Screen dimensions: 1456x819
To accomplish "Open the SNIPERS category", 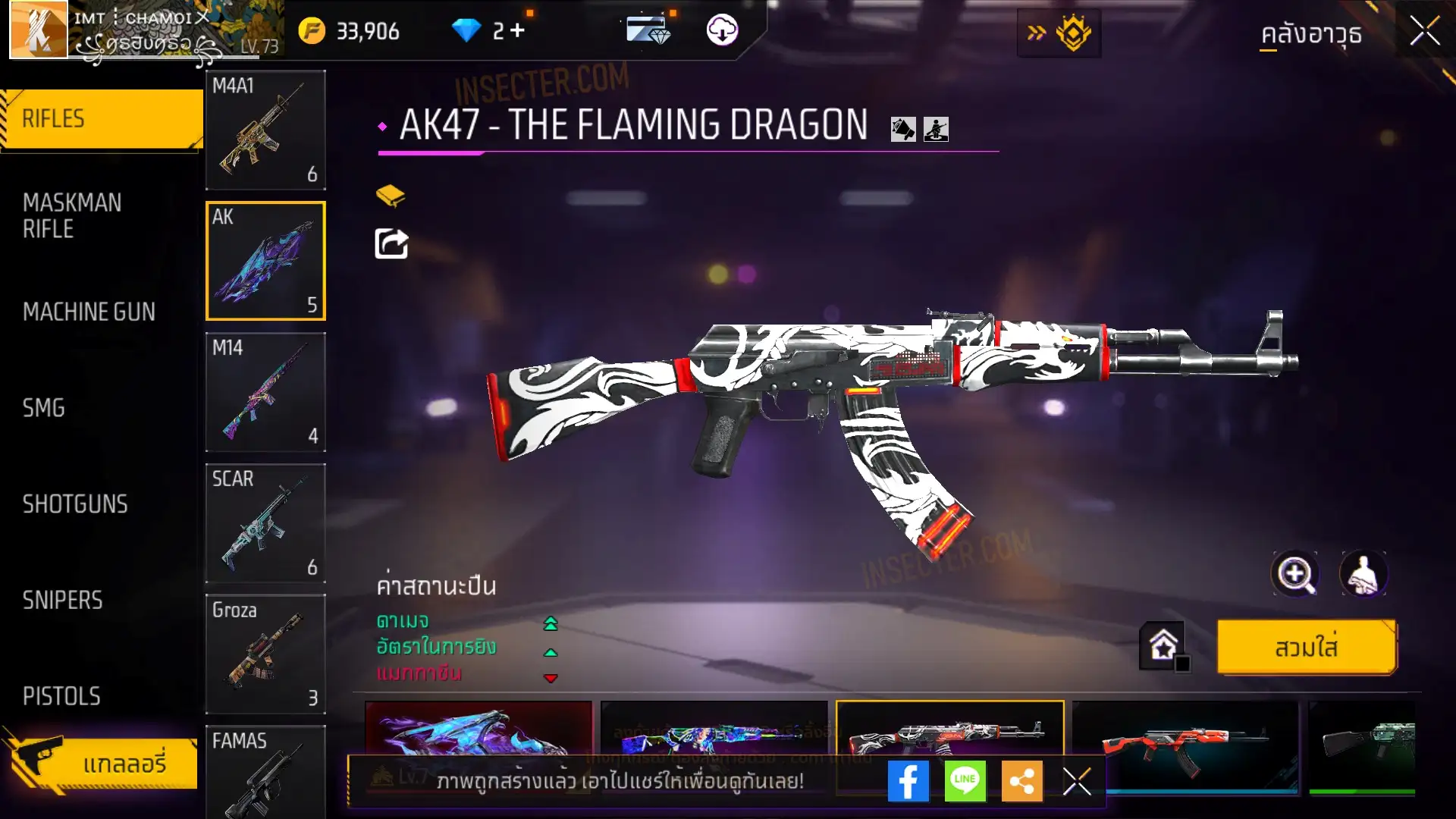I will (62, 601).
